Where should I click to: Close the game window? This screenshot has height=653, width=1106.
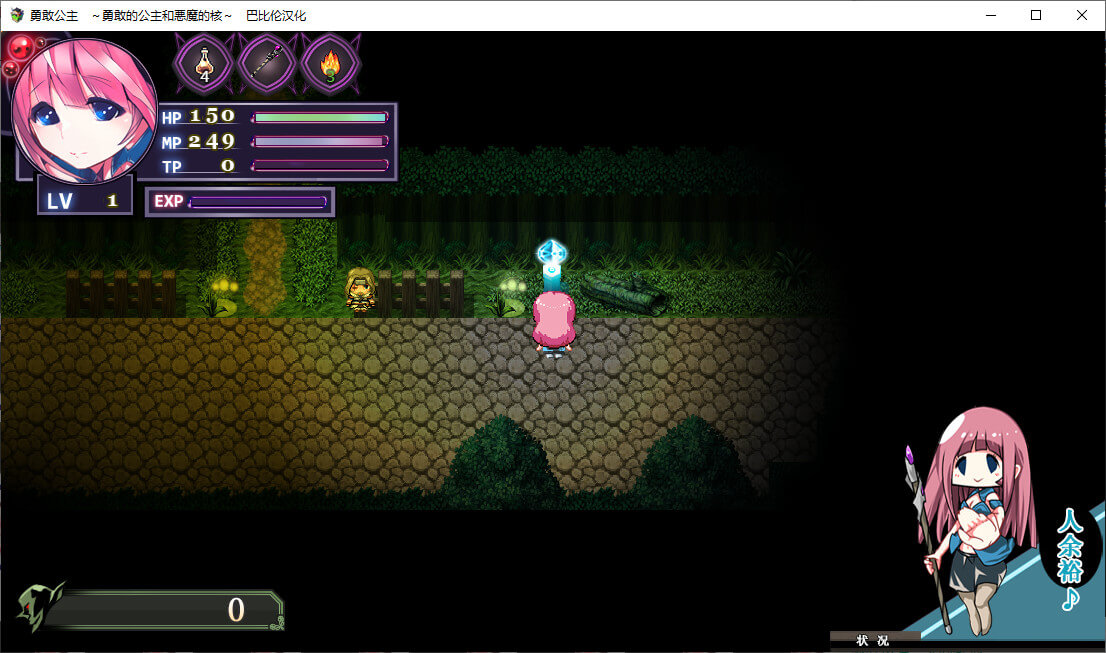pos(1082,15)
